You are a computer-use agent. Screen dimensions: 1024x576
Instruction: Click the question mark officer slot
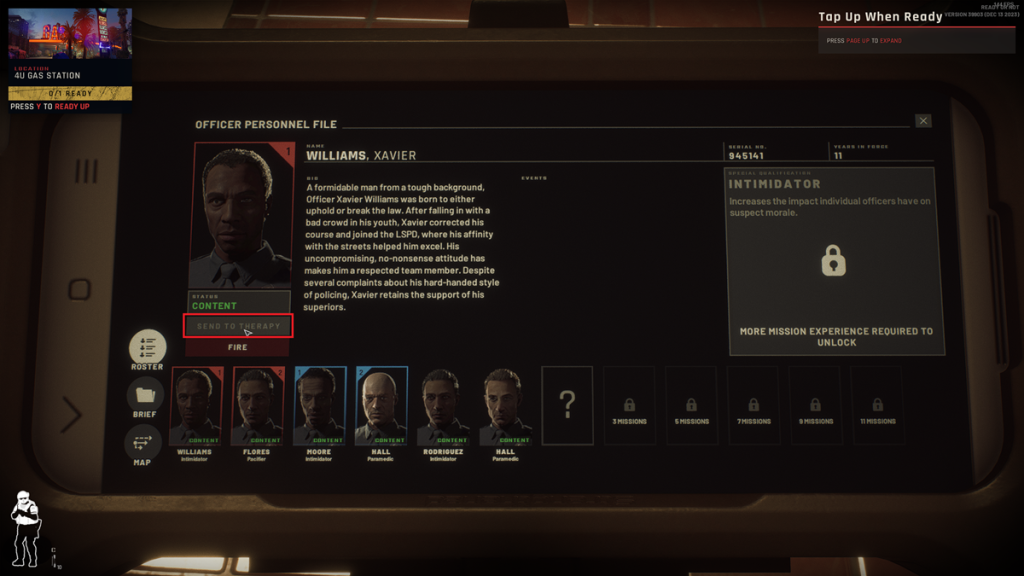coord(567,405)
